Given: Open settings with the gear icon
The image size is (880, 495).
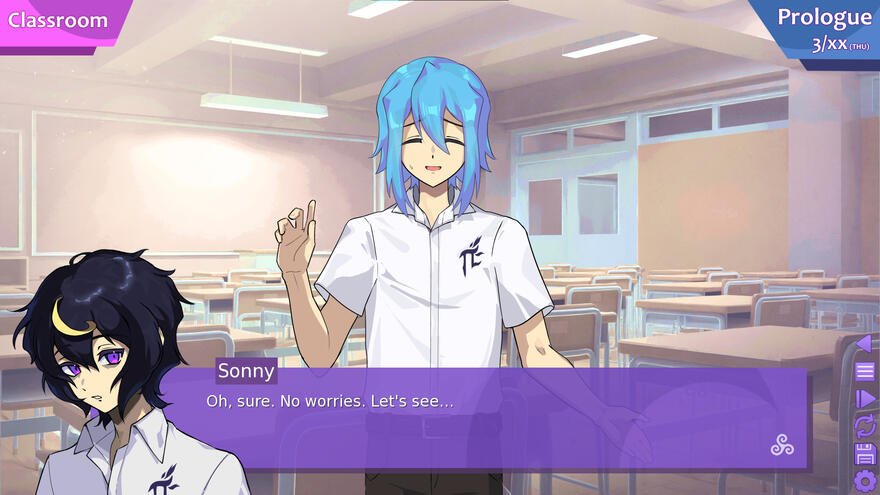Looking at the screenshot, I should [x=865, y=481].
